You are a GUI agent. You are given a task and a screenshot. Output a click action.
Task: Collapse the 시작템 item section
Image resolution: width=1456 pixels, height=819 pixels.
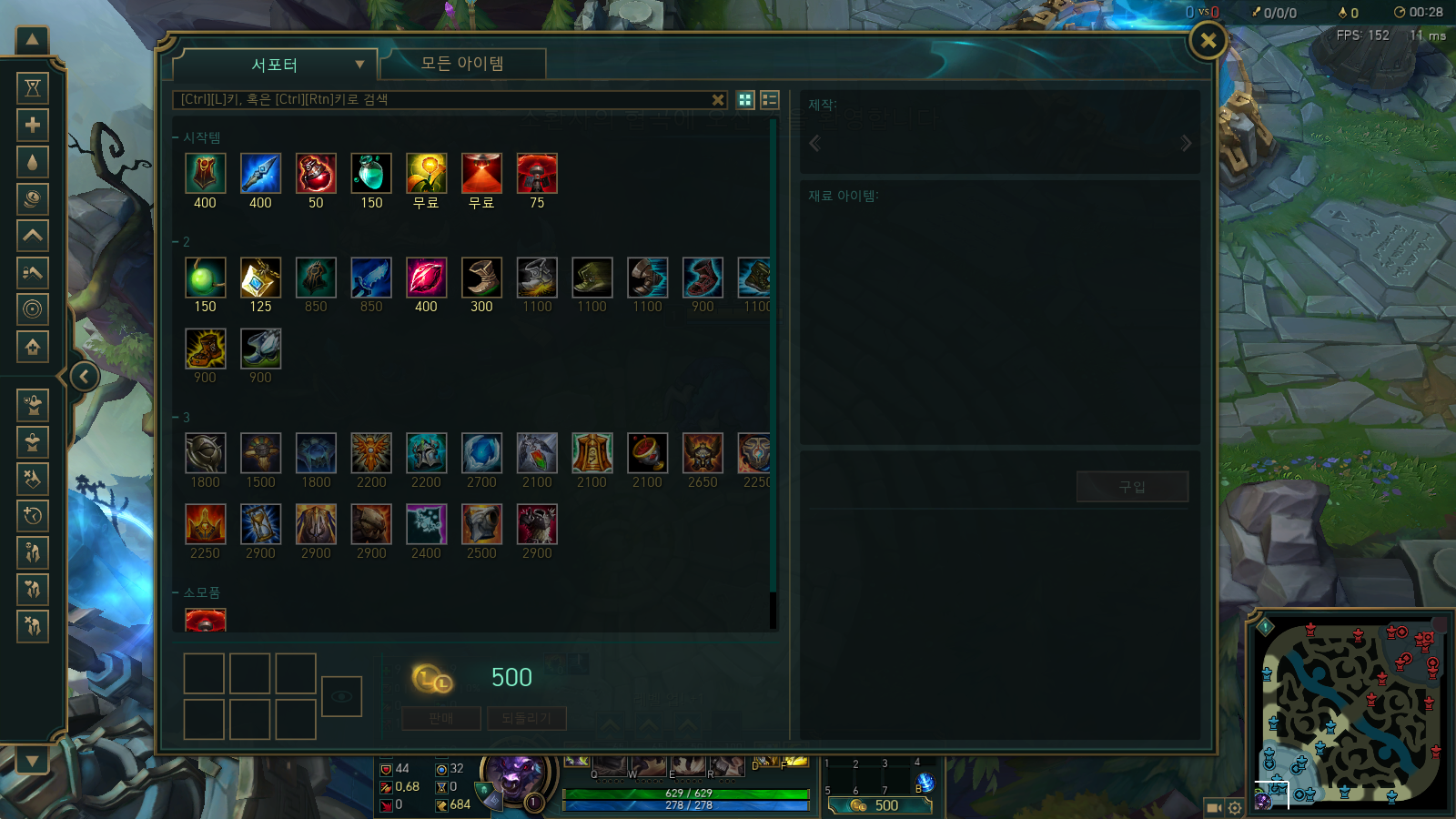click(x=176, y=137)
